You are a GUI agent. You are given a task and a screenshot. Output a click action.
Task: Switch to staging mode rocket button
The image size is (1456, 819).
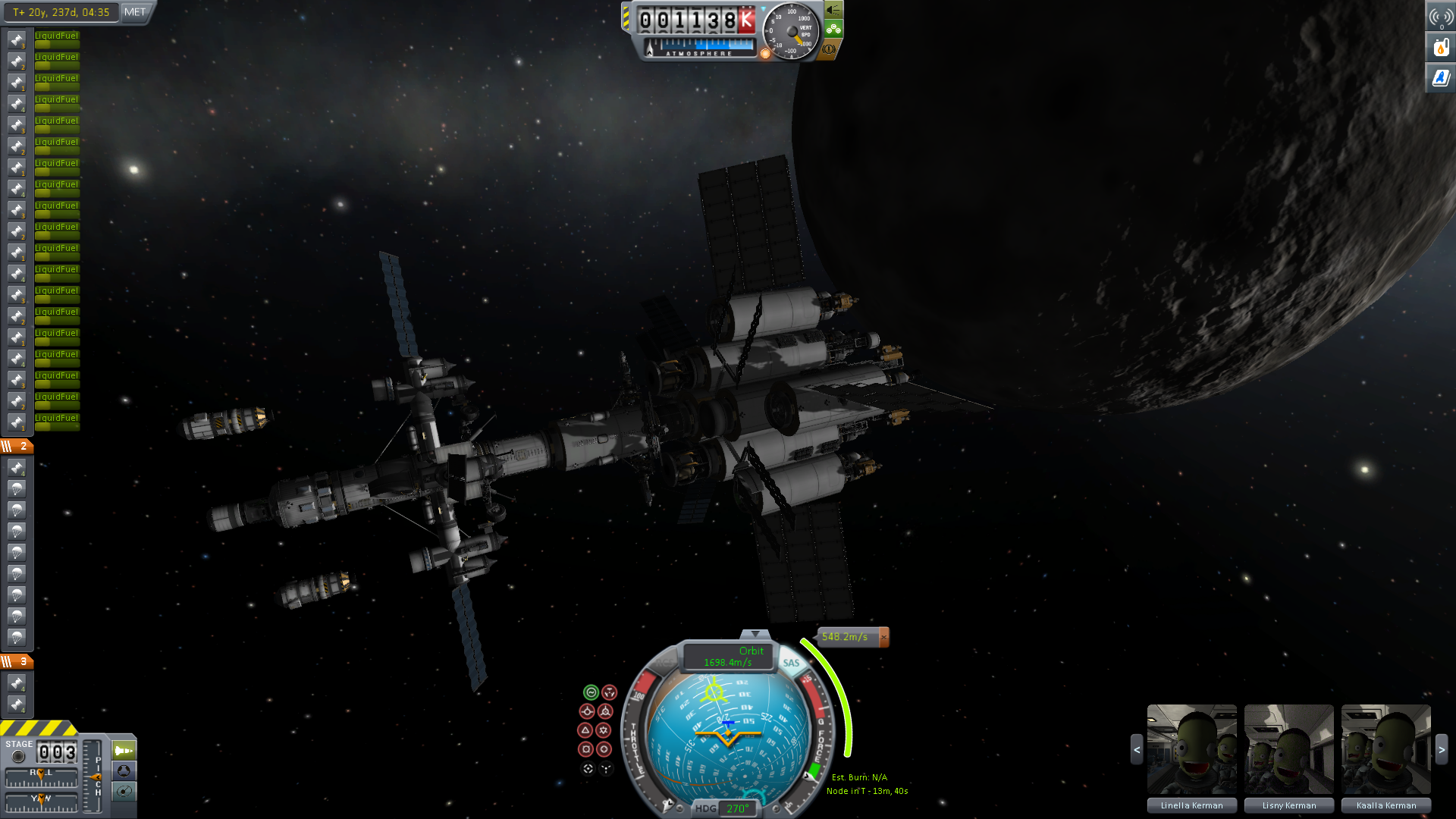(124, 751)
